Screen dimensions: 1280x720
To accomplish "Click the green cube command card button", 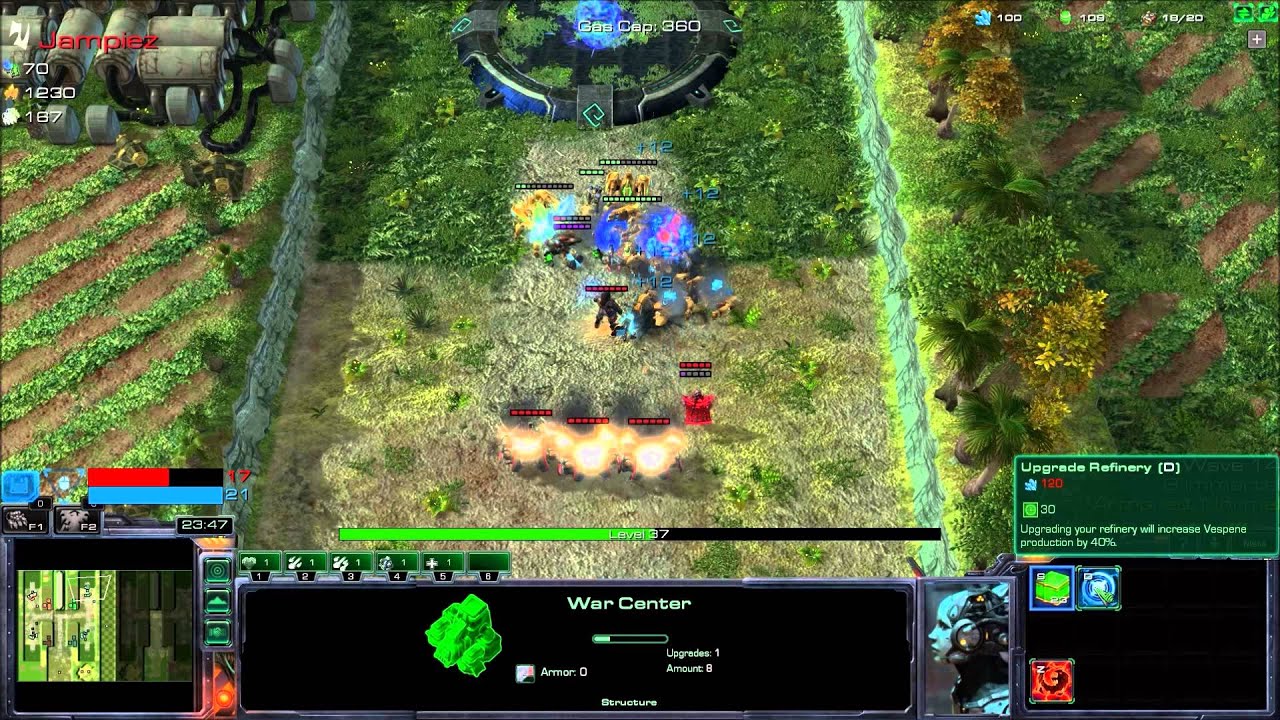I will tap(1052, 589).
